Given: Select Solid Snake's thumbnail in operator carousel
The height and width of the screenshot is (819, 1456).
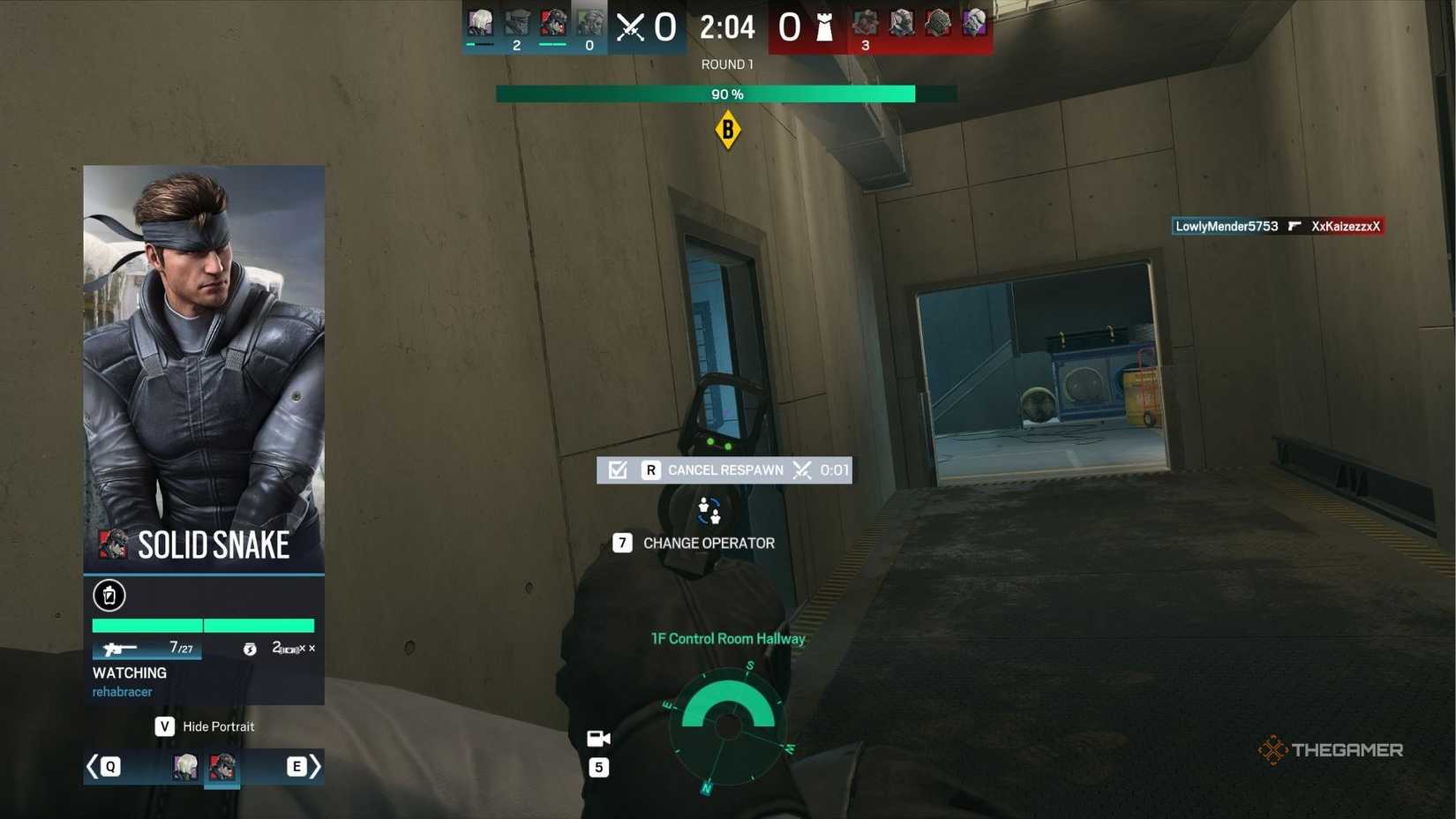Looking at the screenshot, I should pos(222,767).
